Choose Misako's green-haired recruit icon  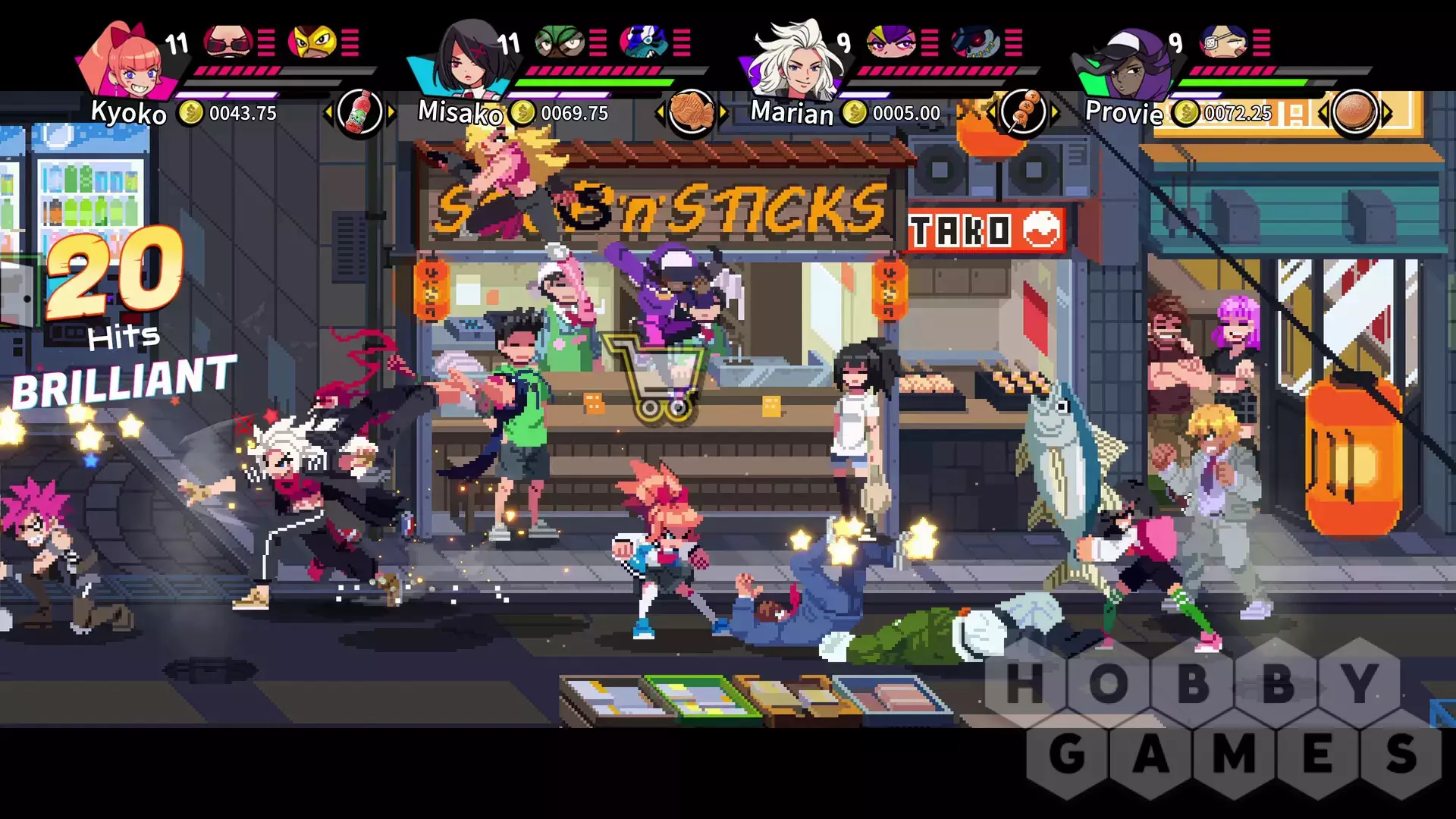560,41
